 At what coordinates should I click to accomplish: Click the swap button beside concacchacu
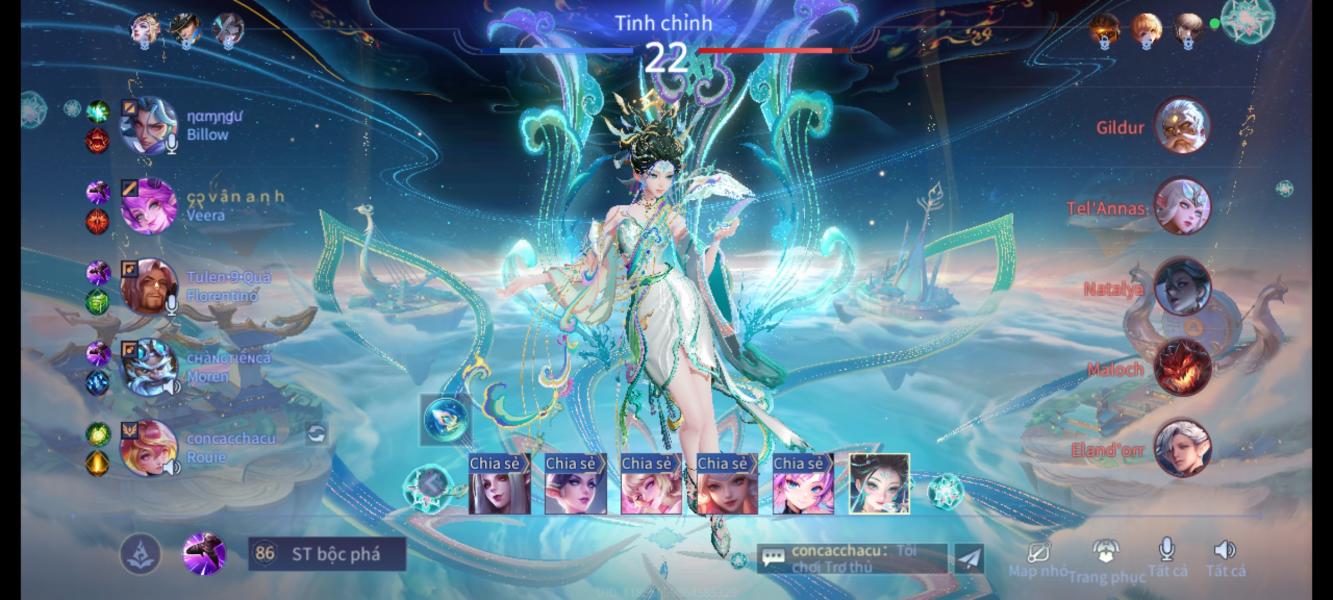tap(316, 433)
